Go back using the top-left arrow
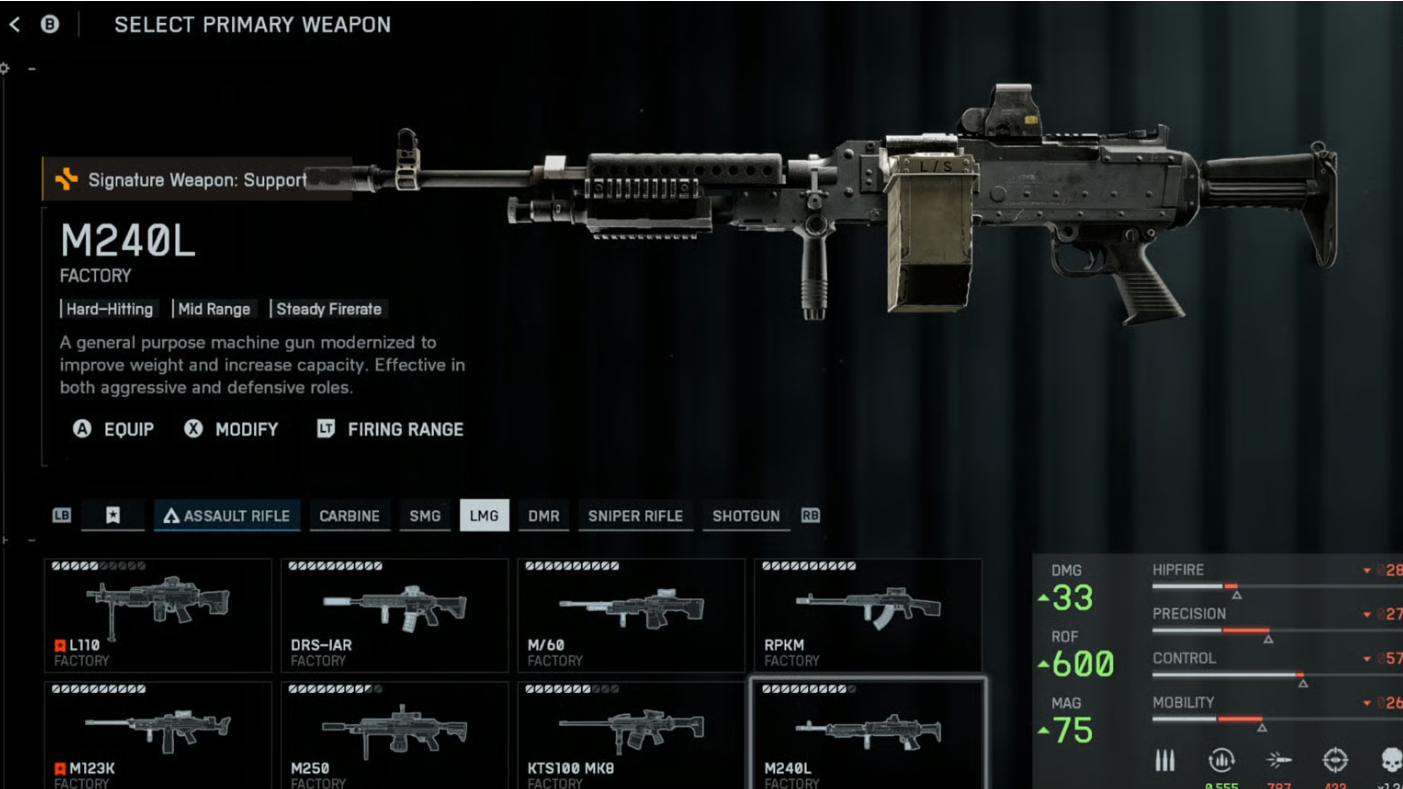 pos(15,25)
